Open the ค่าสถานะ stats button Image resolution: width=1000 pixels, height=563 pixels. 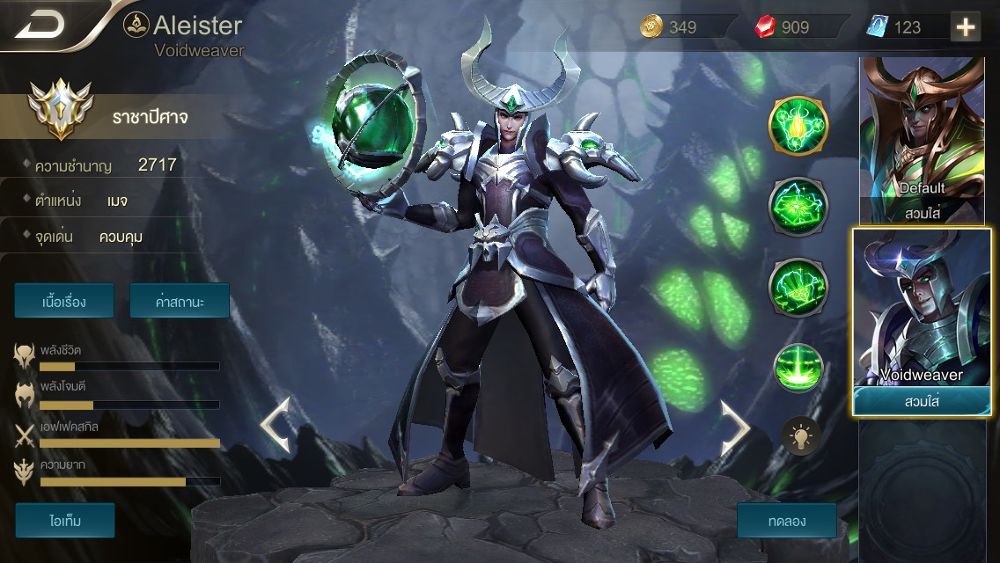(180, 300)
